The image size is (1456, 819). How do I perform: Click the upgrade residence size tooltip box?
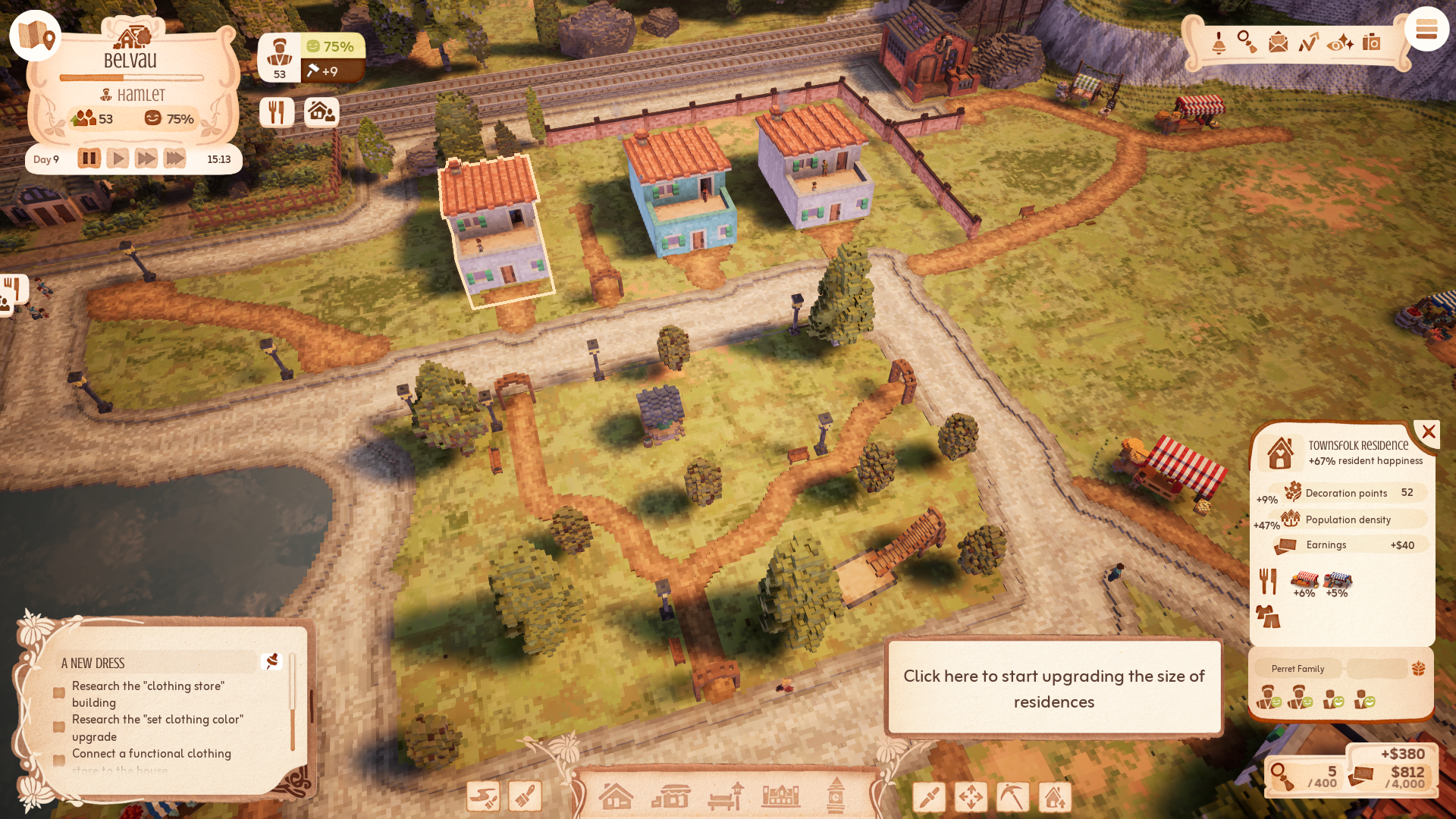point(1053,688)
